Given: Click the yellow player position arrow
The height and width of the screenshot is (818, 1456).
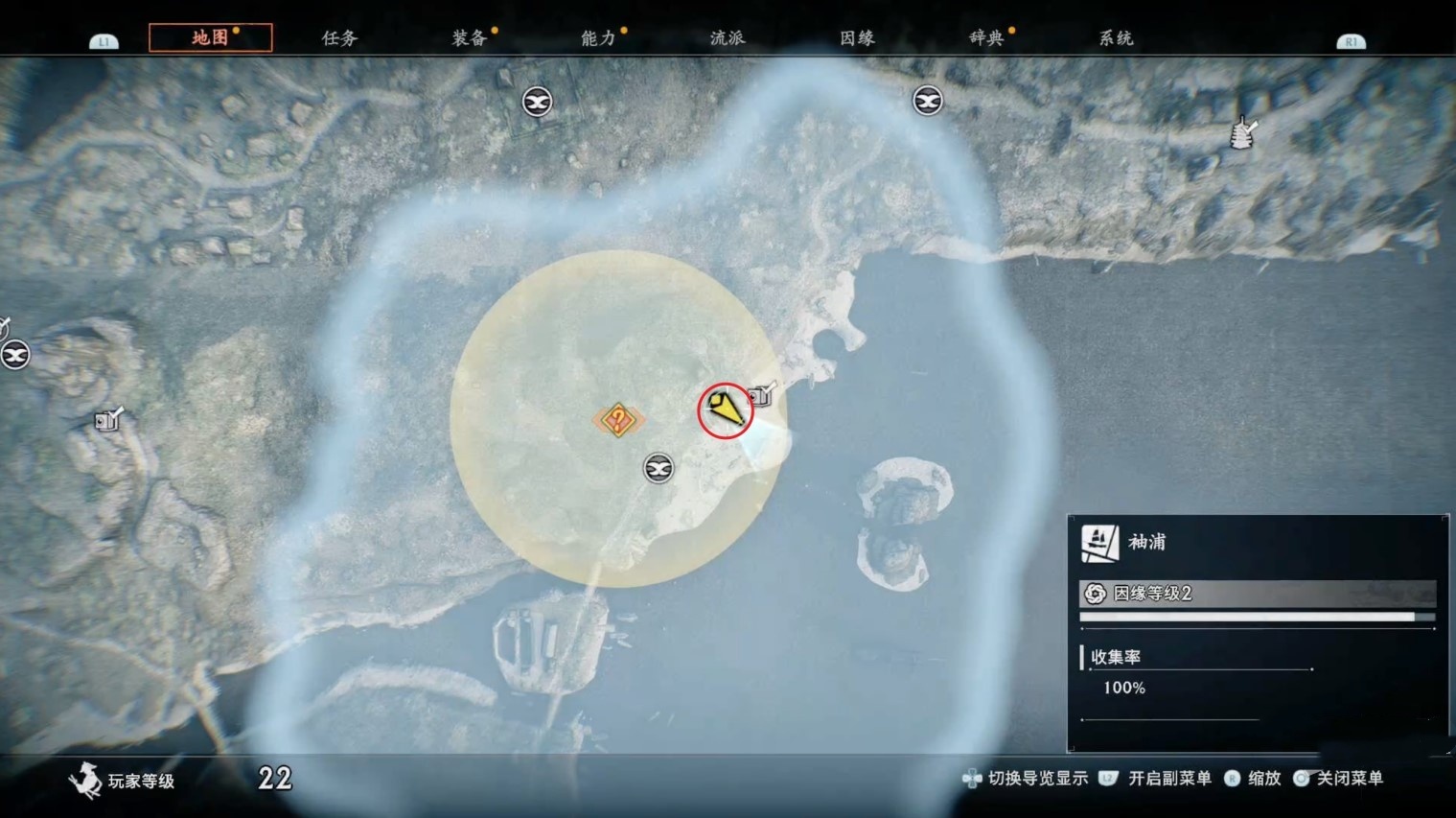Looking at the screenshot, I should [x=727, y=410].
